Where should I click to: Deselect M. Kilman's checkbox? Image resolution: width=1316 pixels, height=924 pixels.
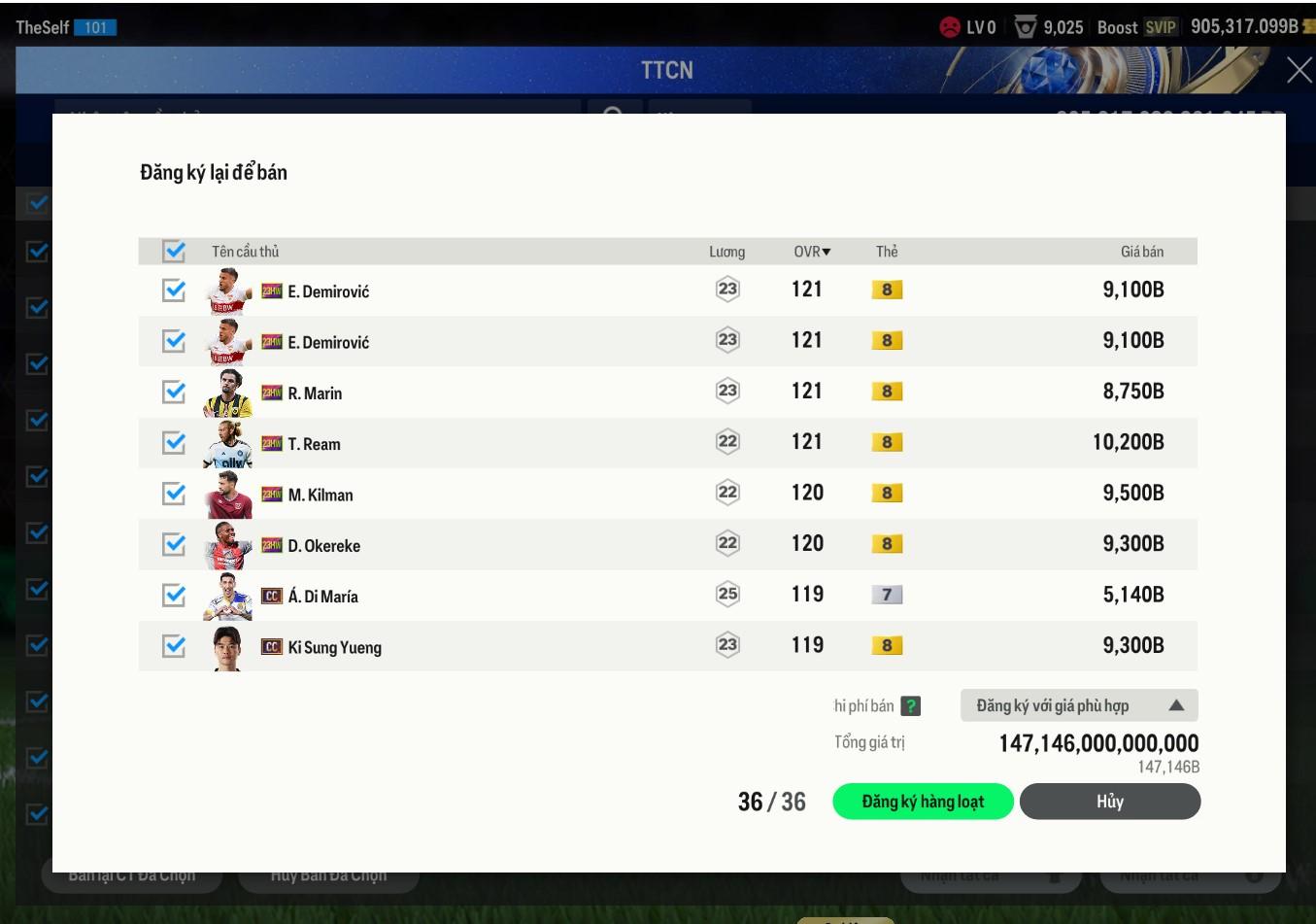tap(174, 494)
